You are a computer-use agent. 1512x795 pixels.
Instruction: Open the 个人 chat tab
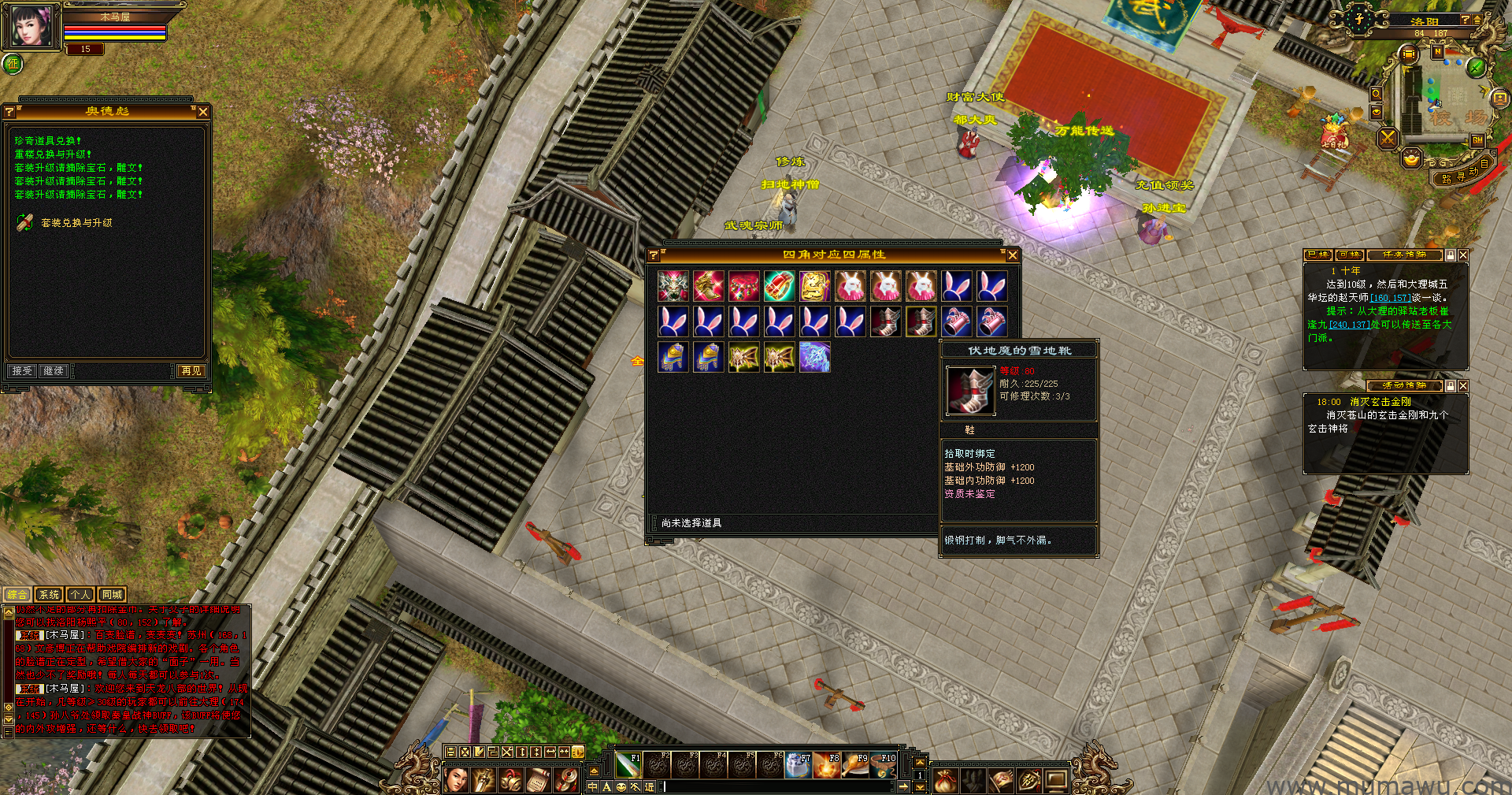click(x=80, y=595)
